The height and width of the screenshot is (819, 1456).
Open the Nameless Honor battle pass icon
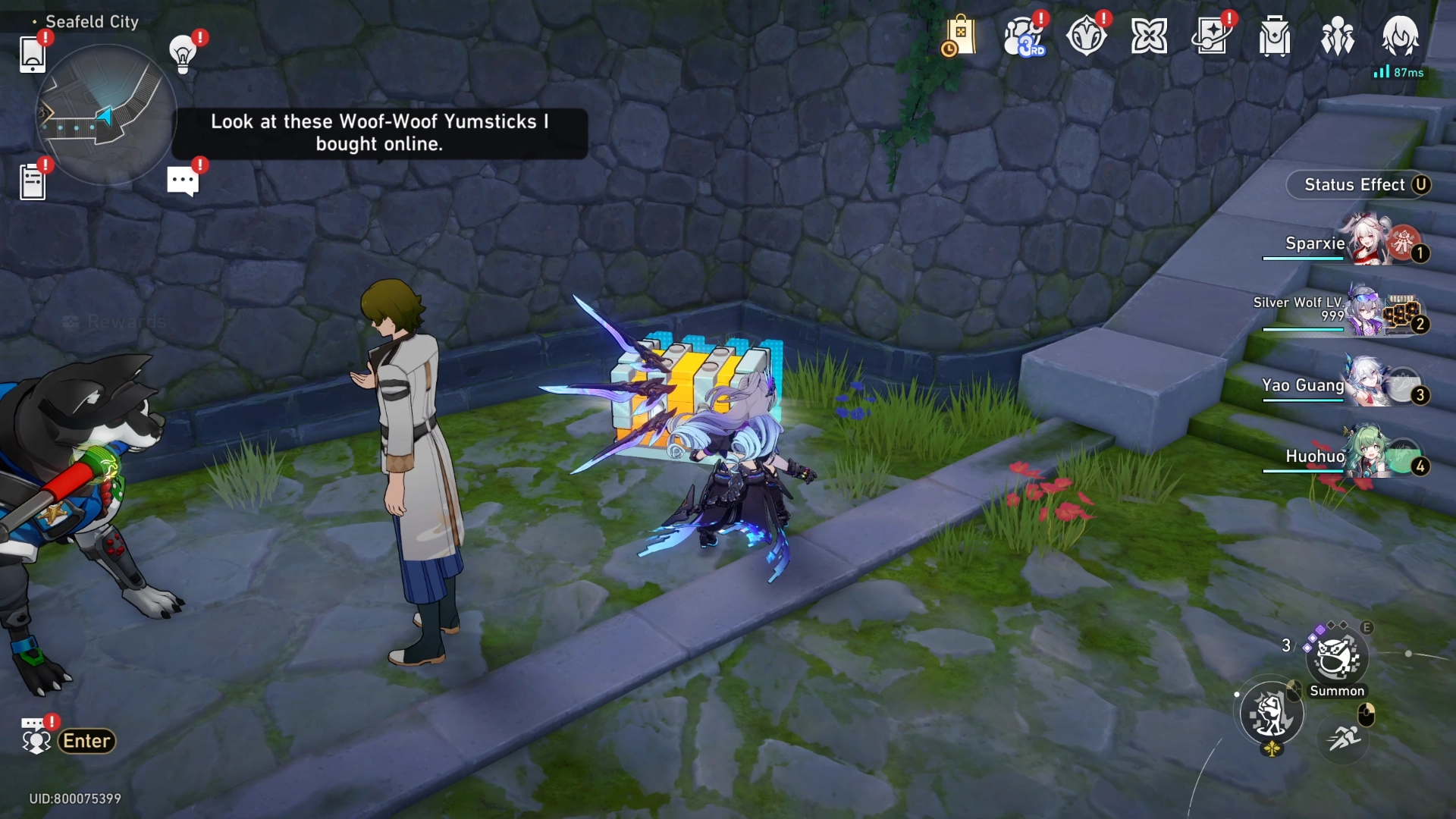(1087, 34)
